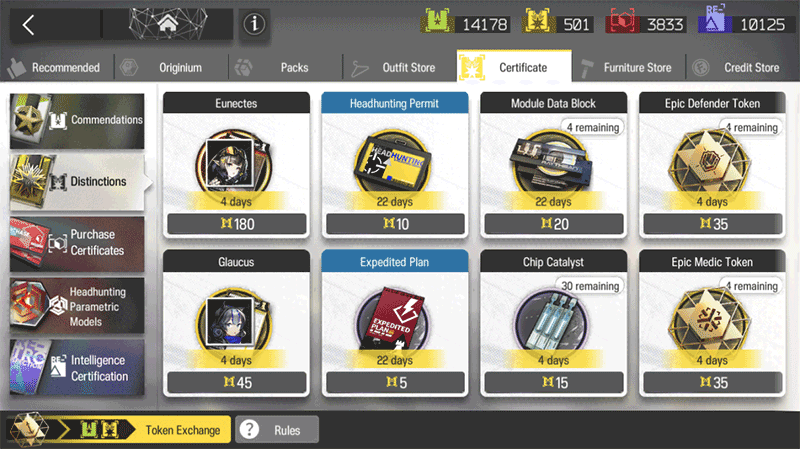Open the info circle button
The image size is (800, 449).
(x=254, y=25)
